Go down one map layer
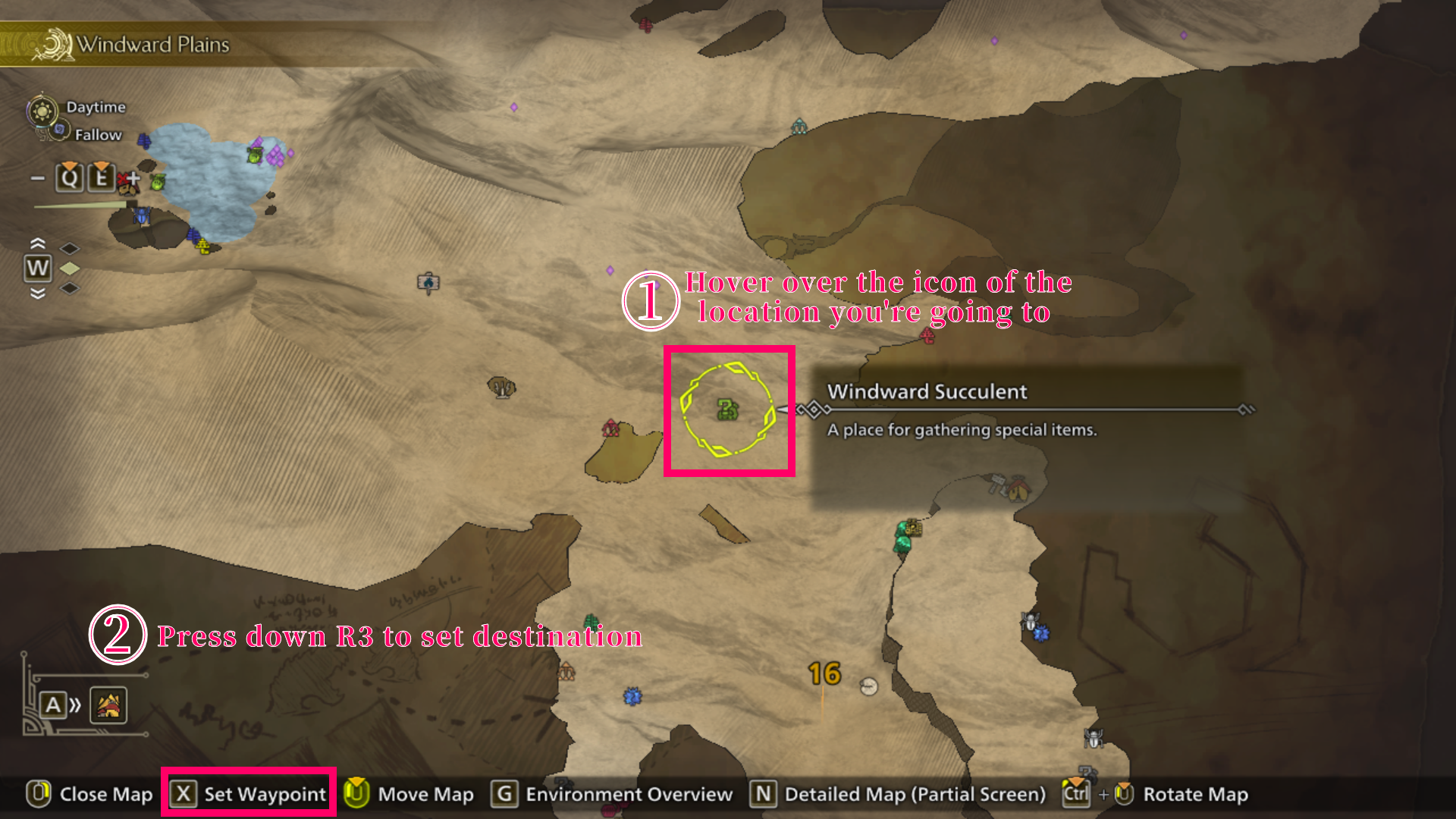This screenshot has height=819, width=1456. pyautogui.click(x=37, y=293)
